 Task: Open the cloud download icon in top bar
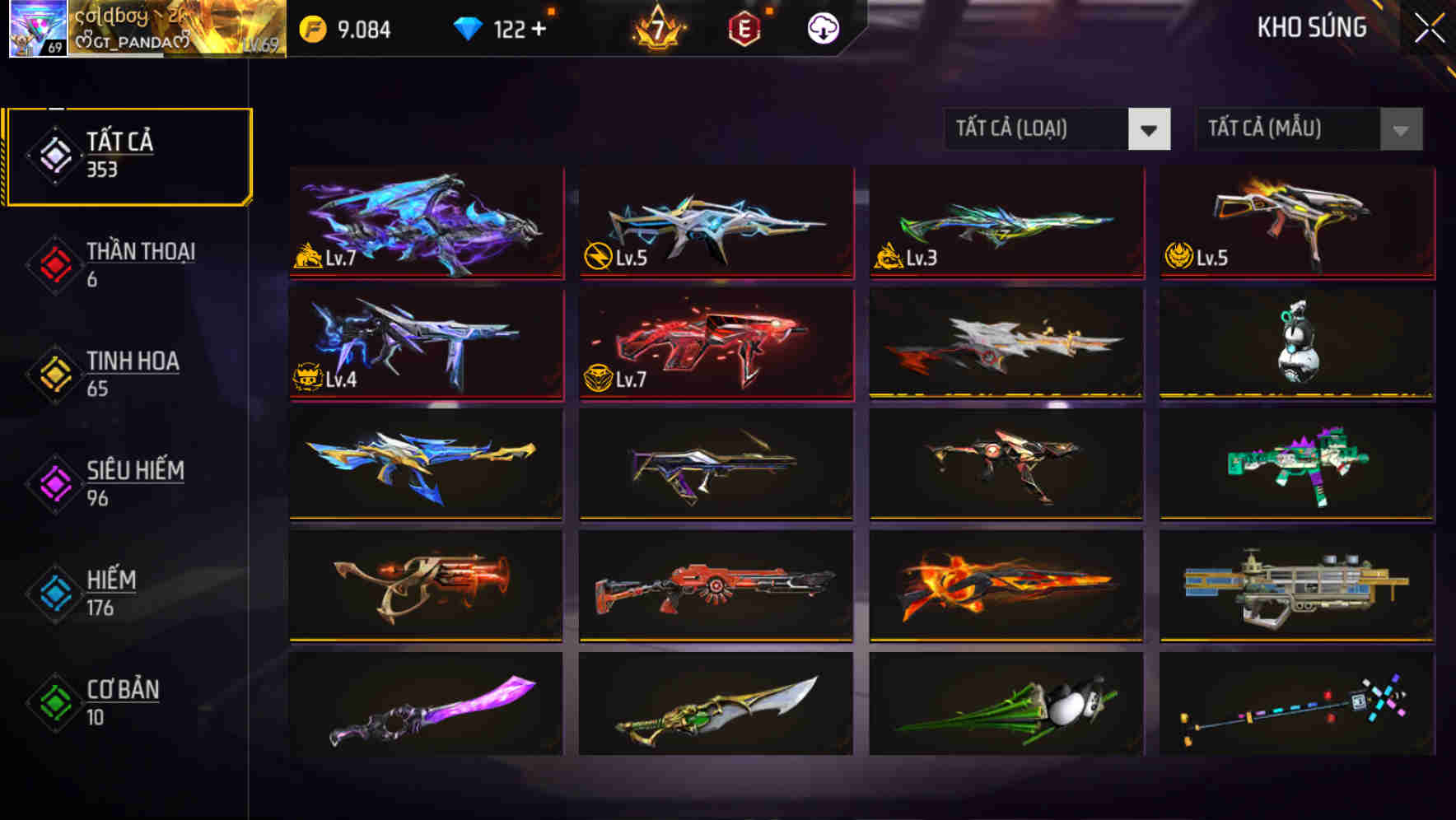[x=822, y=27]
